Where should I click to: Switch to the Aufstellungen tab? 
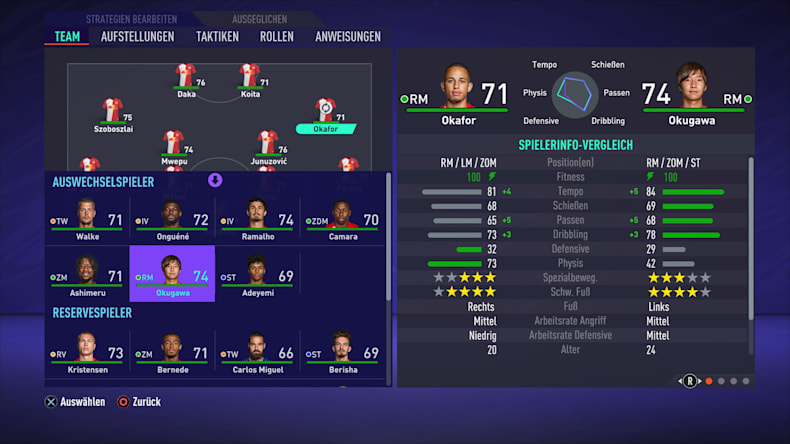pos(137,37)
